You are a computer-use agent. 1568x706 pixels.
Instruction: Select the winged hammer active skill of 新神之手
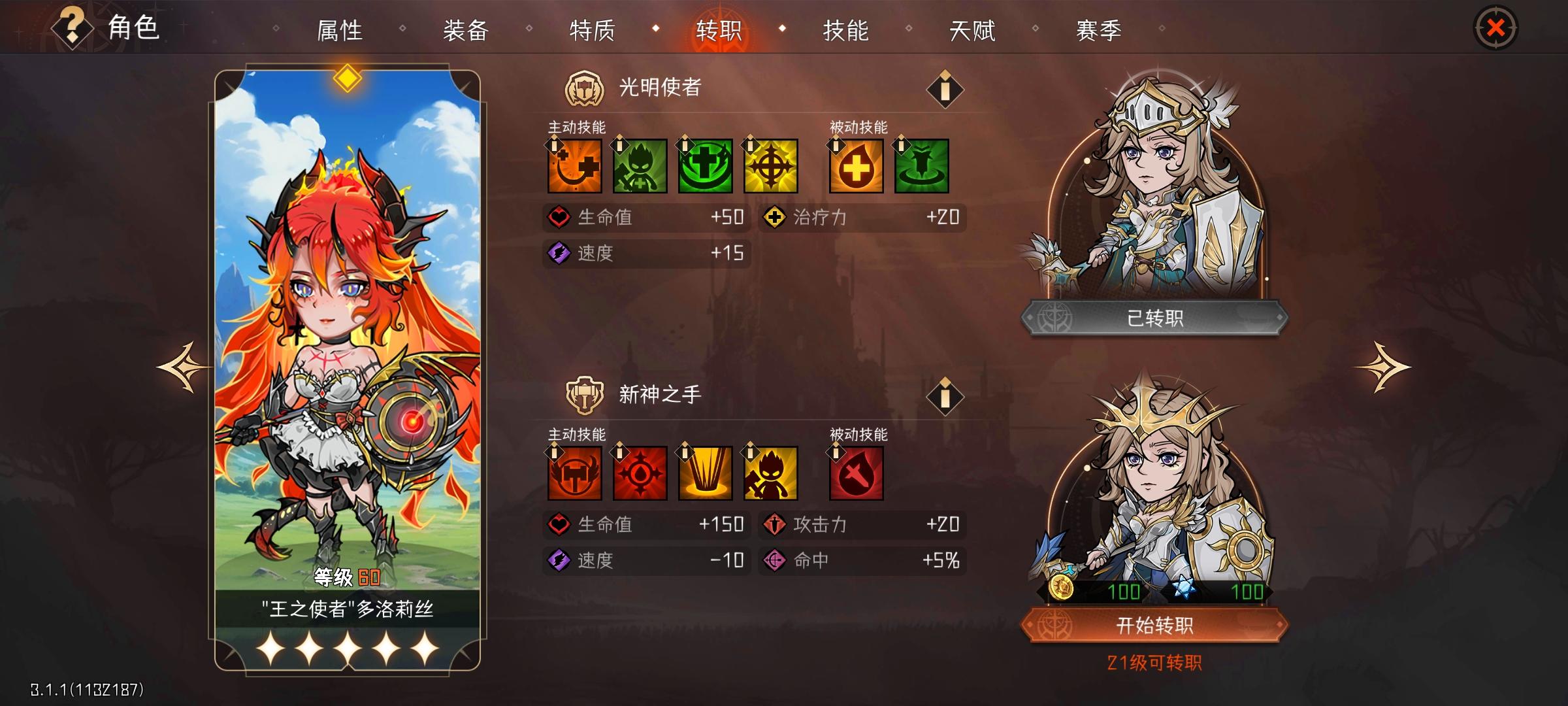coord(574,474)
